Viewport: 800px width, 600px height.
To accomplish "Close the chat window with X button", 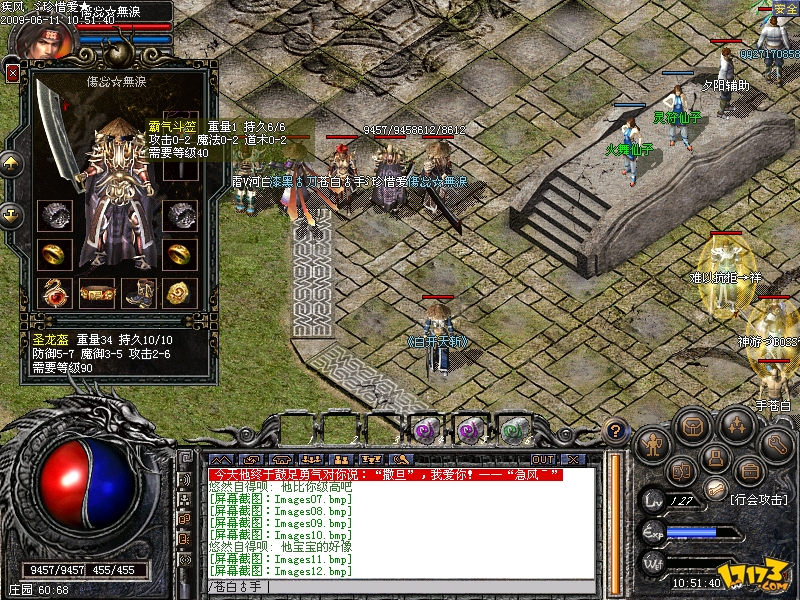I will 572,459.
